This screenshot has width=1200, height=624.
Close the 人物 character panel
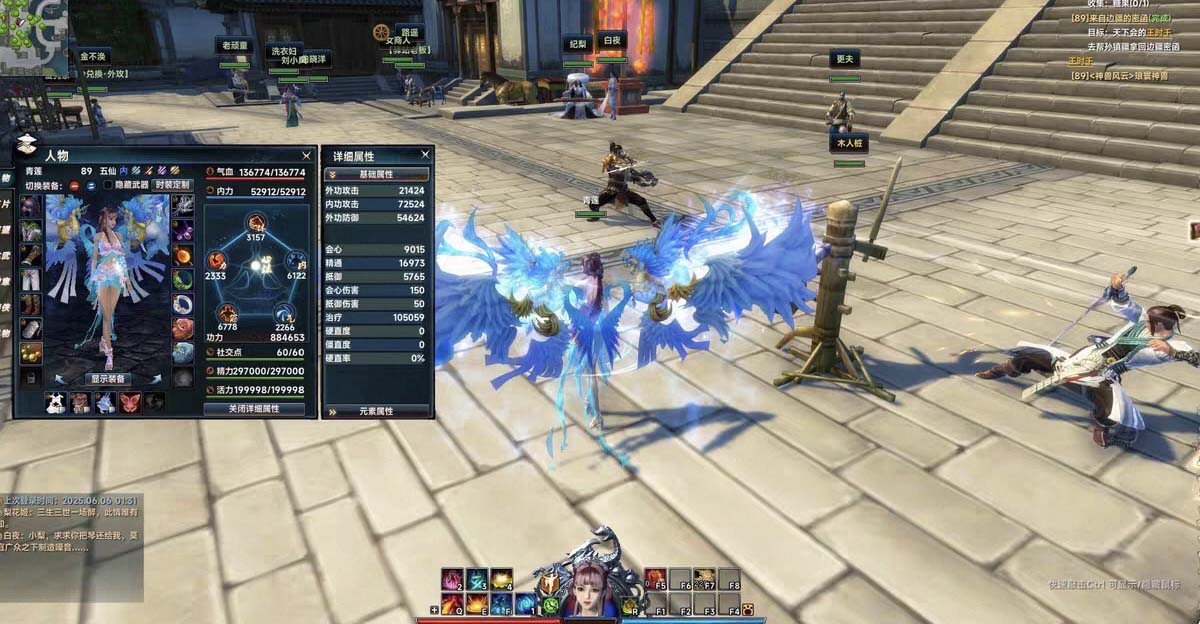pyautogui.click(x=306, y=156)
